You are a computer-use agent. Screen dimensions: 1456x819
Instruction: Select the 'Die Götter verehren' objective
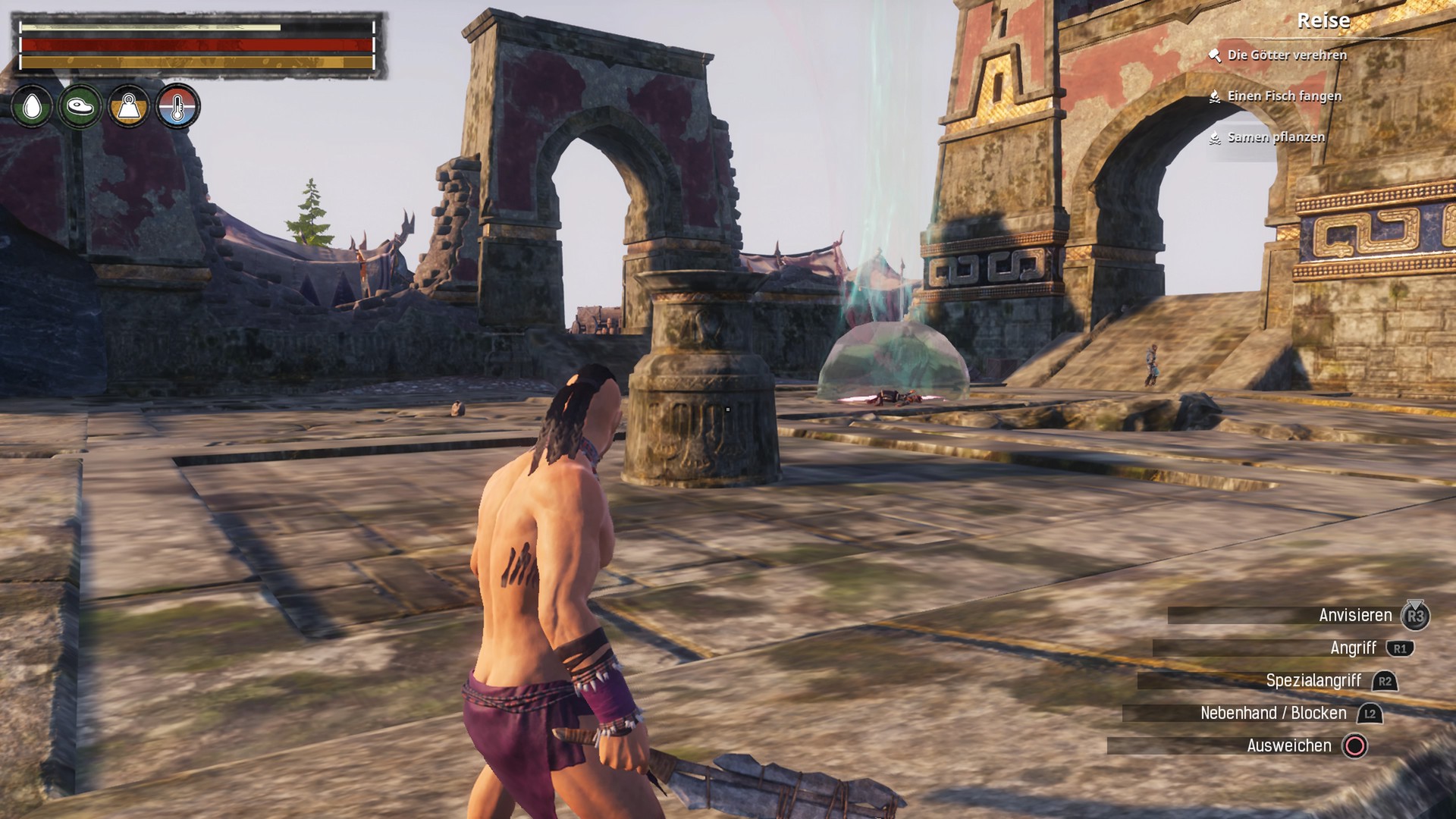pyautogui.click(x=1287, y=55)
